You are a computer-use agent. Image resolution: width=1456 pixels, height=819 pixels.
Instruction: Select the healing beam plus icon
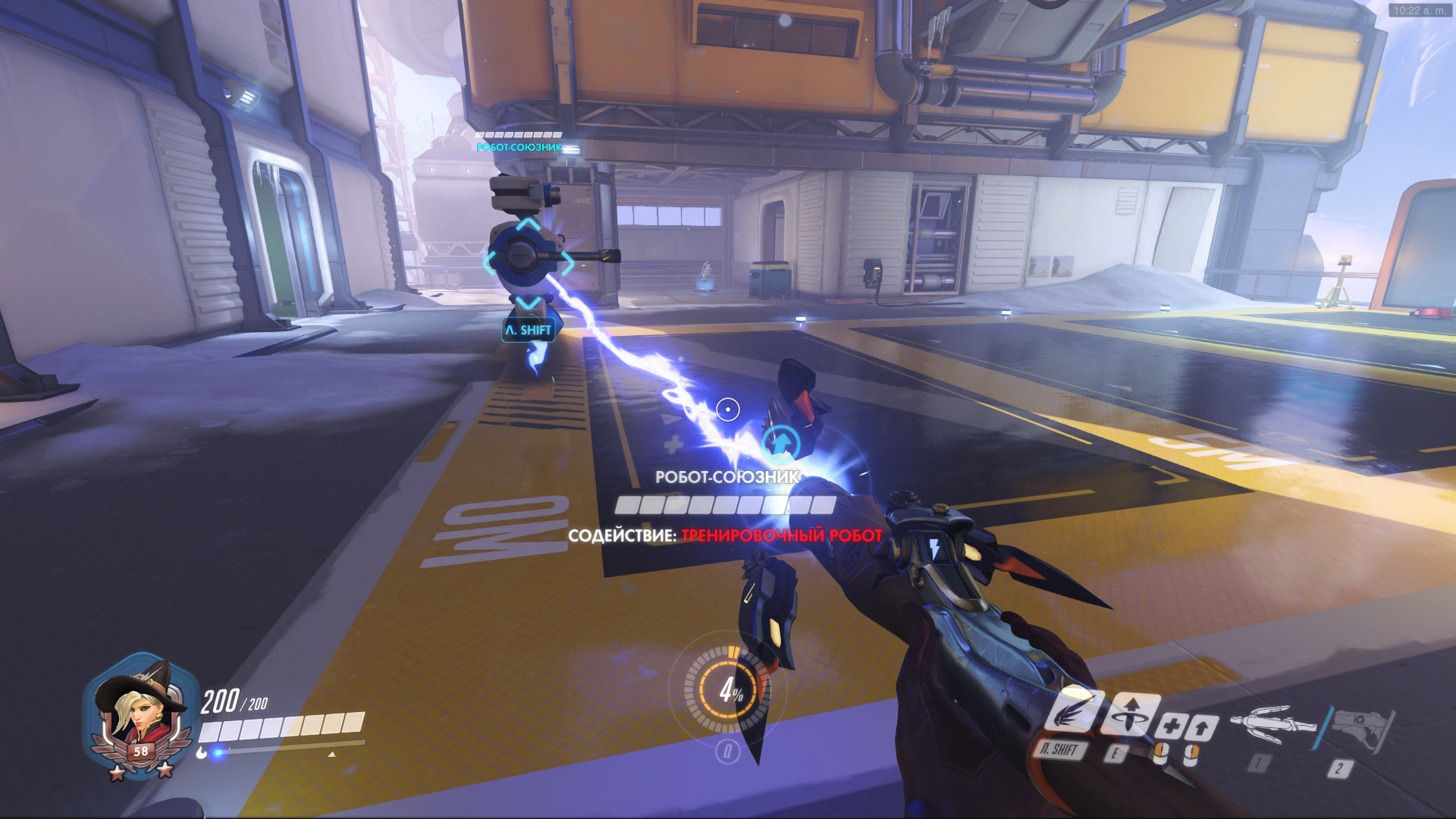coord(1170,726)
